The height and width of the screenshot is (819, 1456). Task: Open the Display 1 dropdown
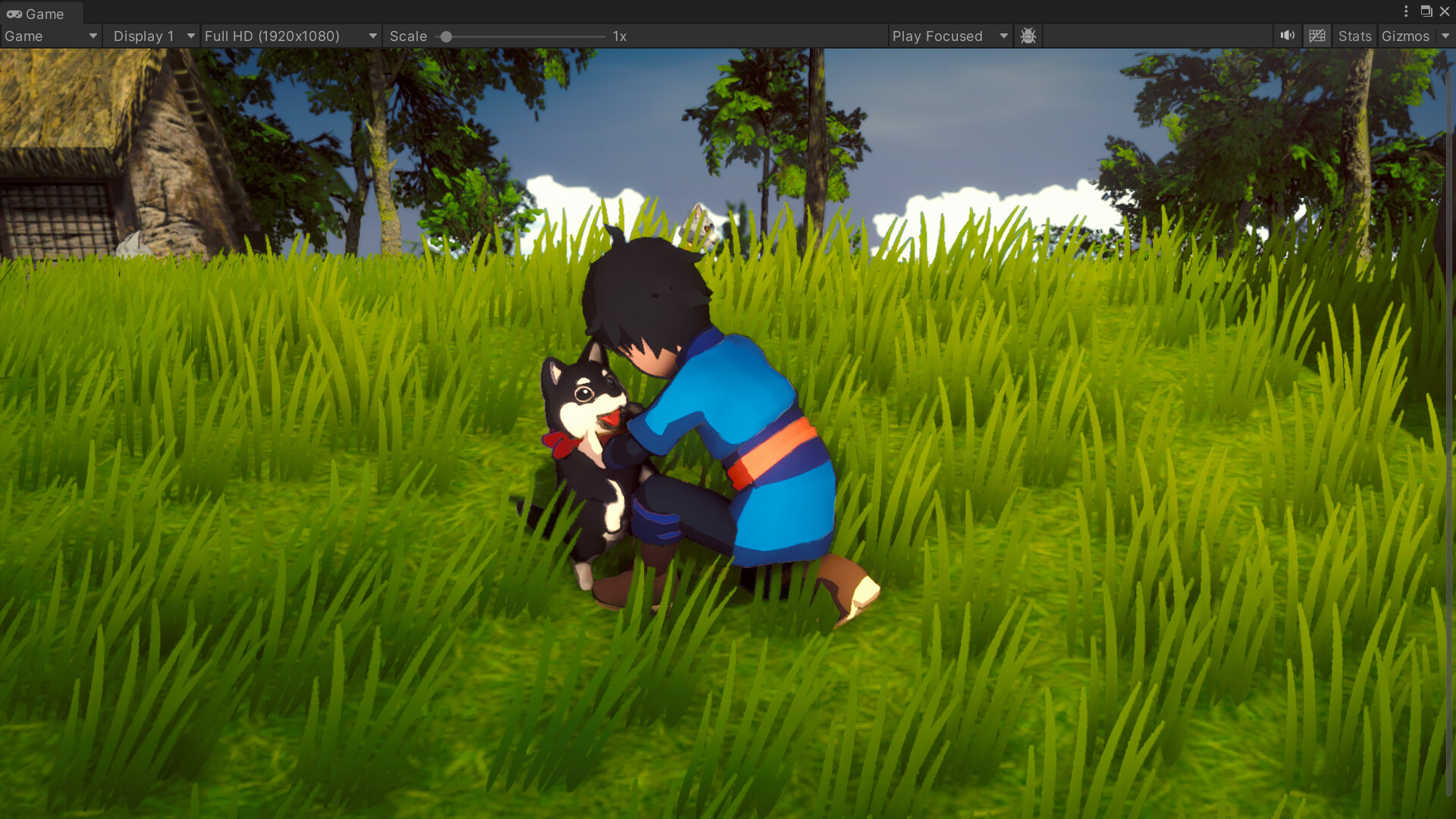click(150, 36)
